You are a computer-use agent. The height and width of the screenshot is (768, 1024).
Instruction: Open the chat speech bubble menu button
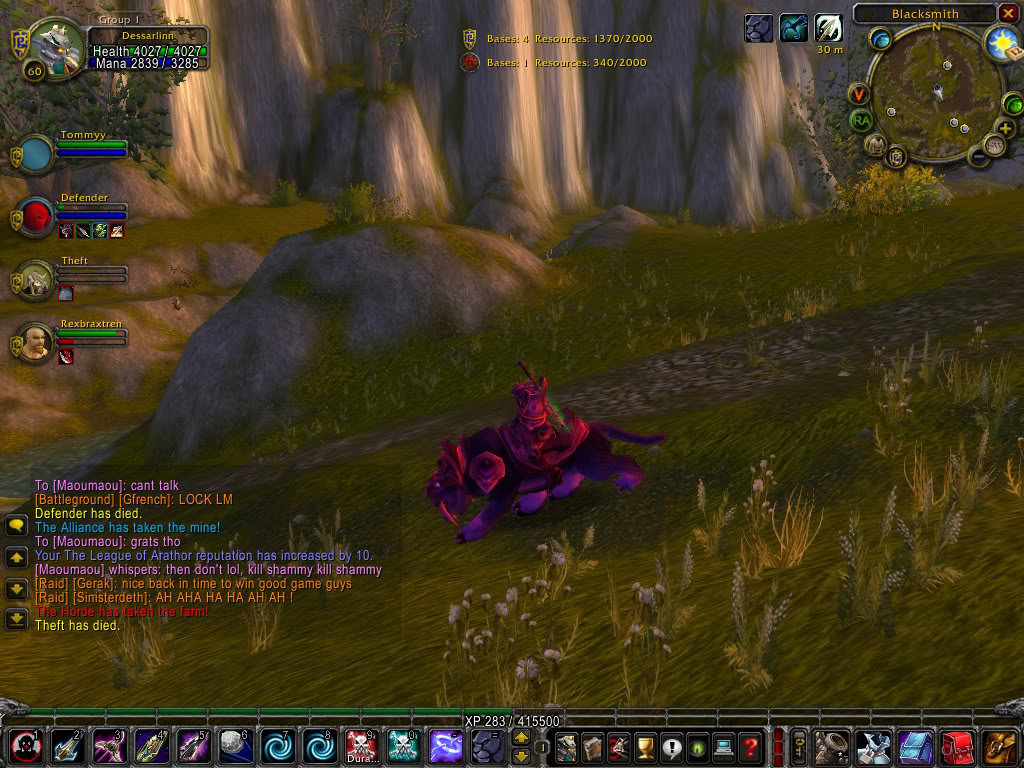click(16, 525)
